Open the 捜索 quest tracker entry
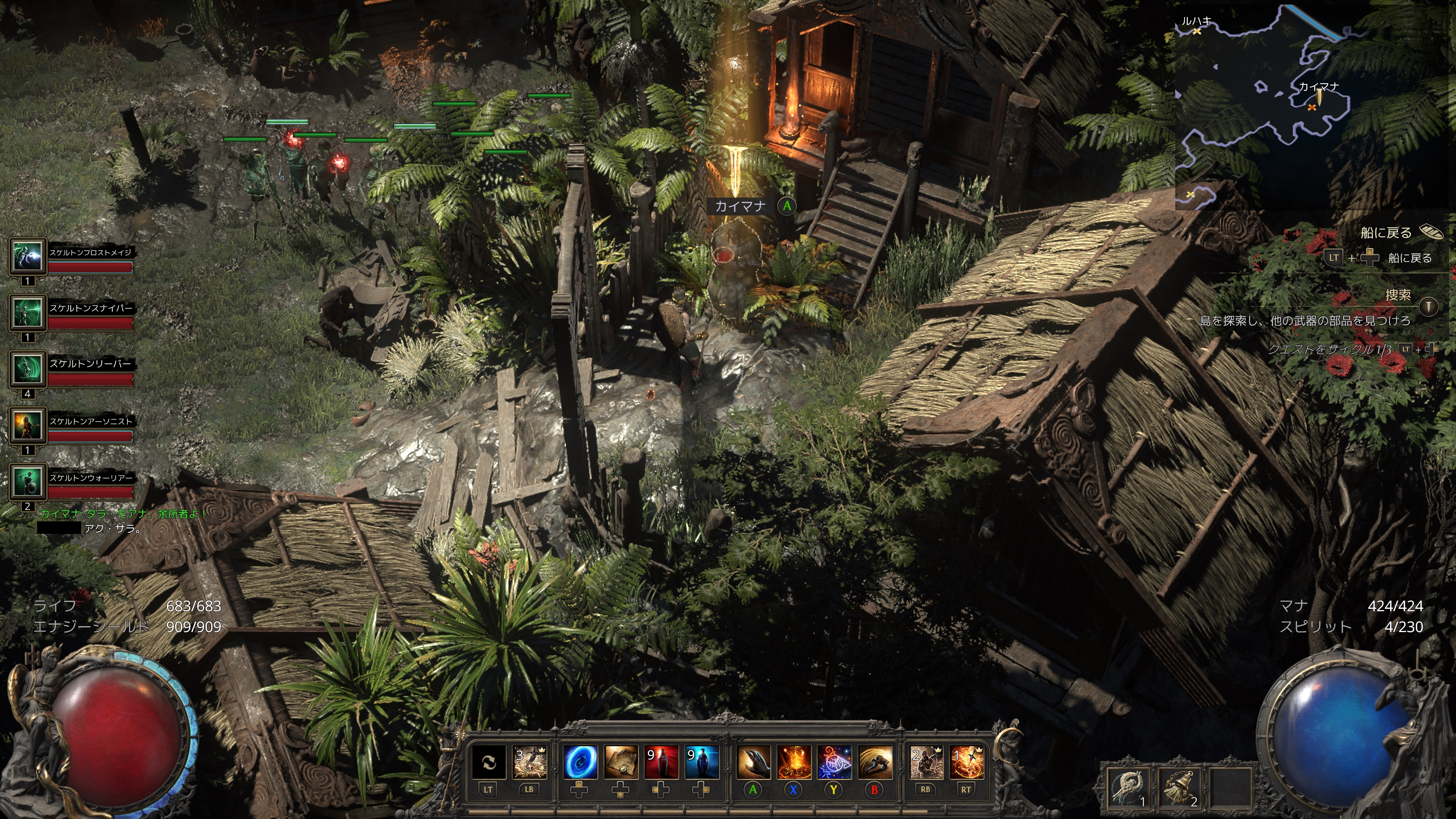The width and height of the screenshot is (1456, 819). click(x=1397, y=295)
